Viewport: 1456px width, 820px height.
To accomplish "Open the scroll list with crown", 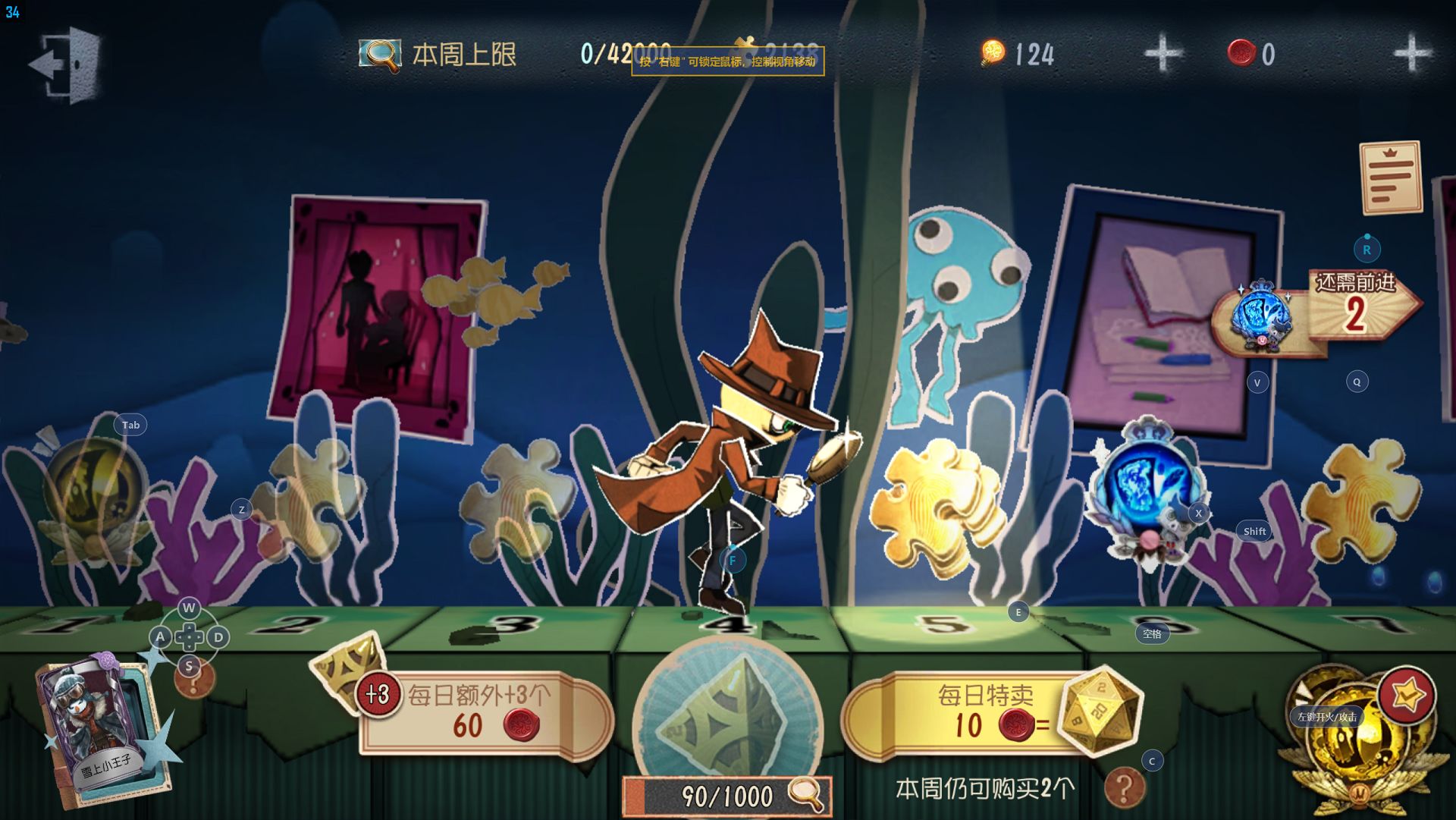I will pyautogui.click(x=1390, y=178).
